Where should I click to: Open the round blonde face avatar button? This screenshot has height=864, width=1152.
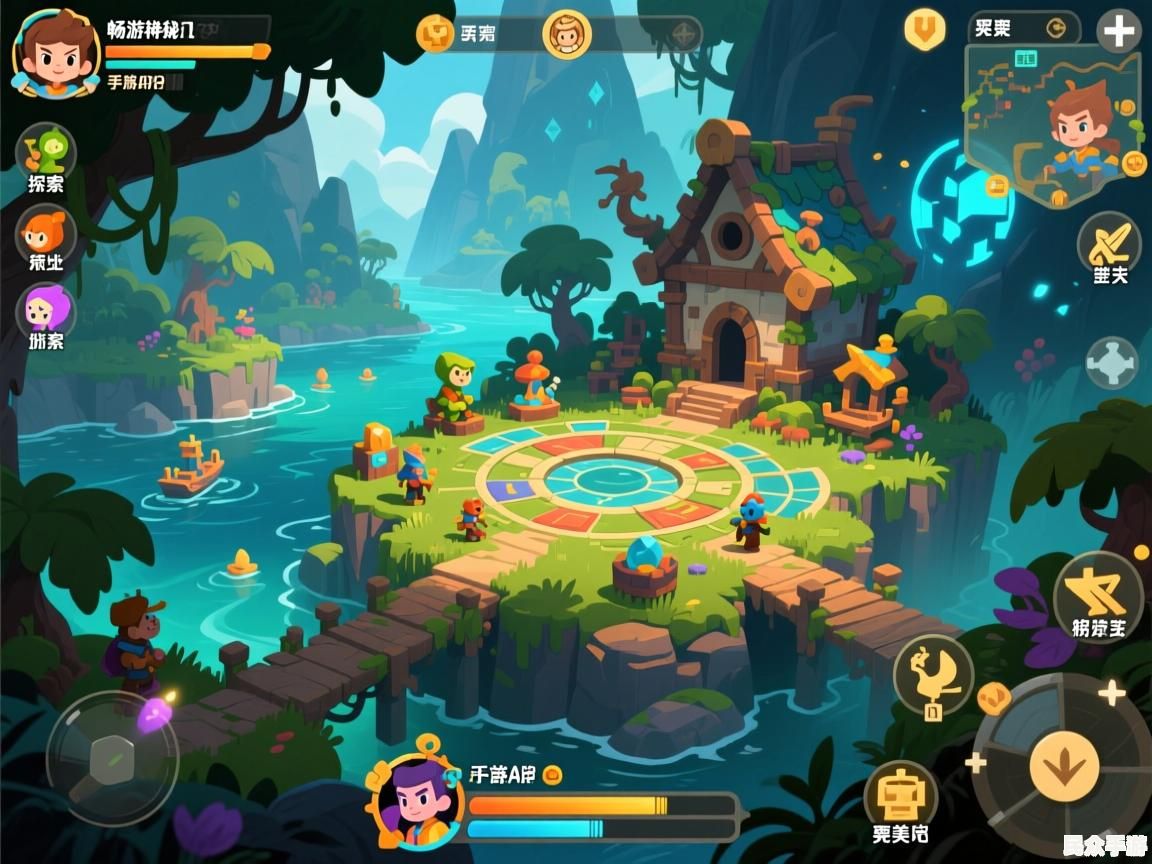tap(567, 33)
